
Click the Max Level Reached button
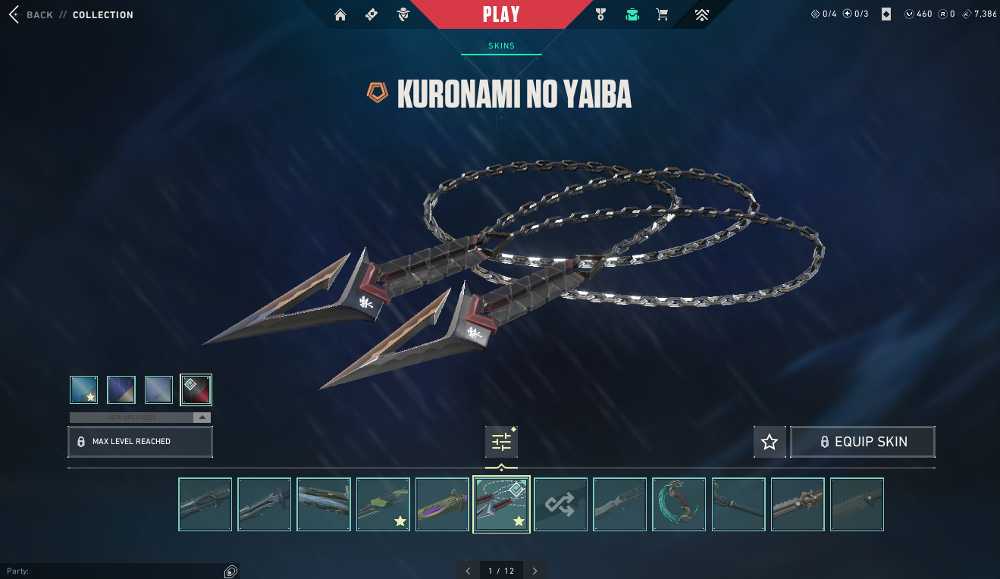[x=140, y=441]
